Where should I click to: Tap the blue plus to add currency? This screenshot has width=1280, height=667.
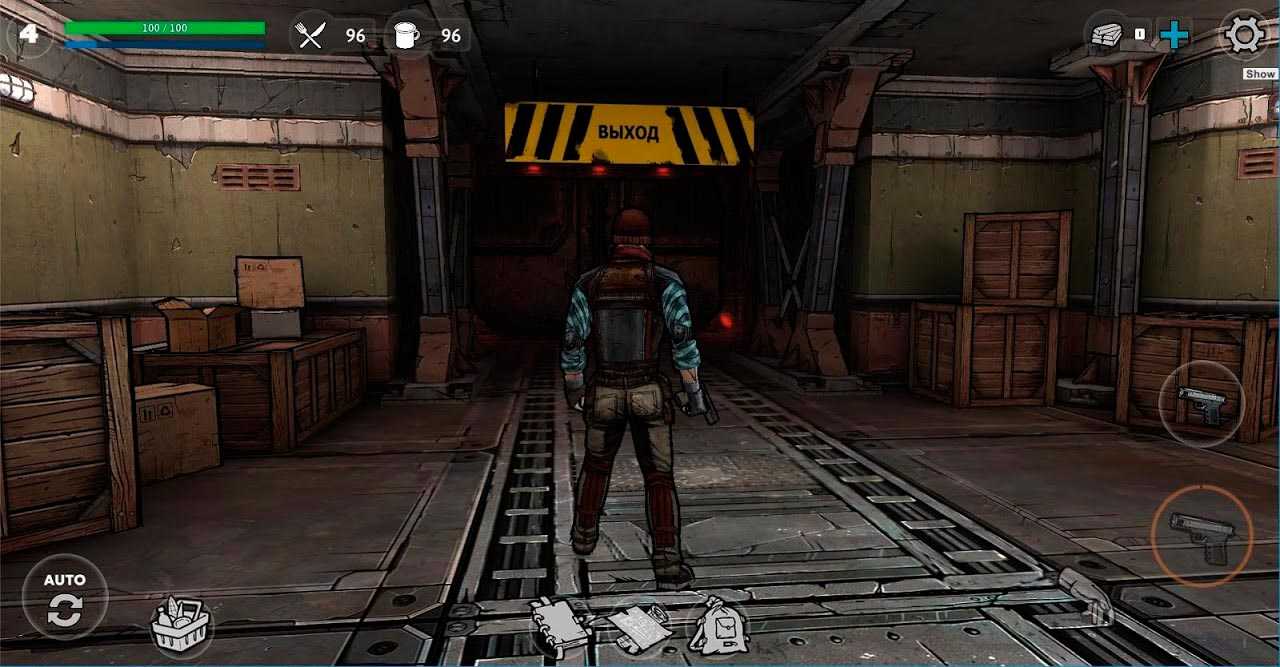(1174, 36)
